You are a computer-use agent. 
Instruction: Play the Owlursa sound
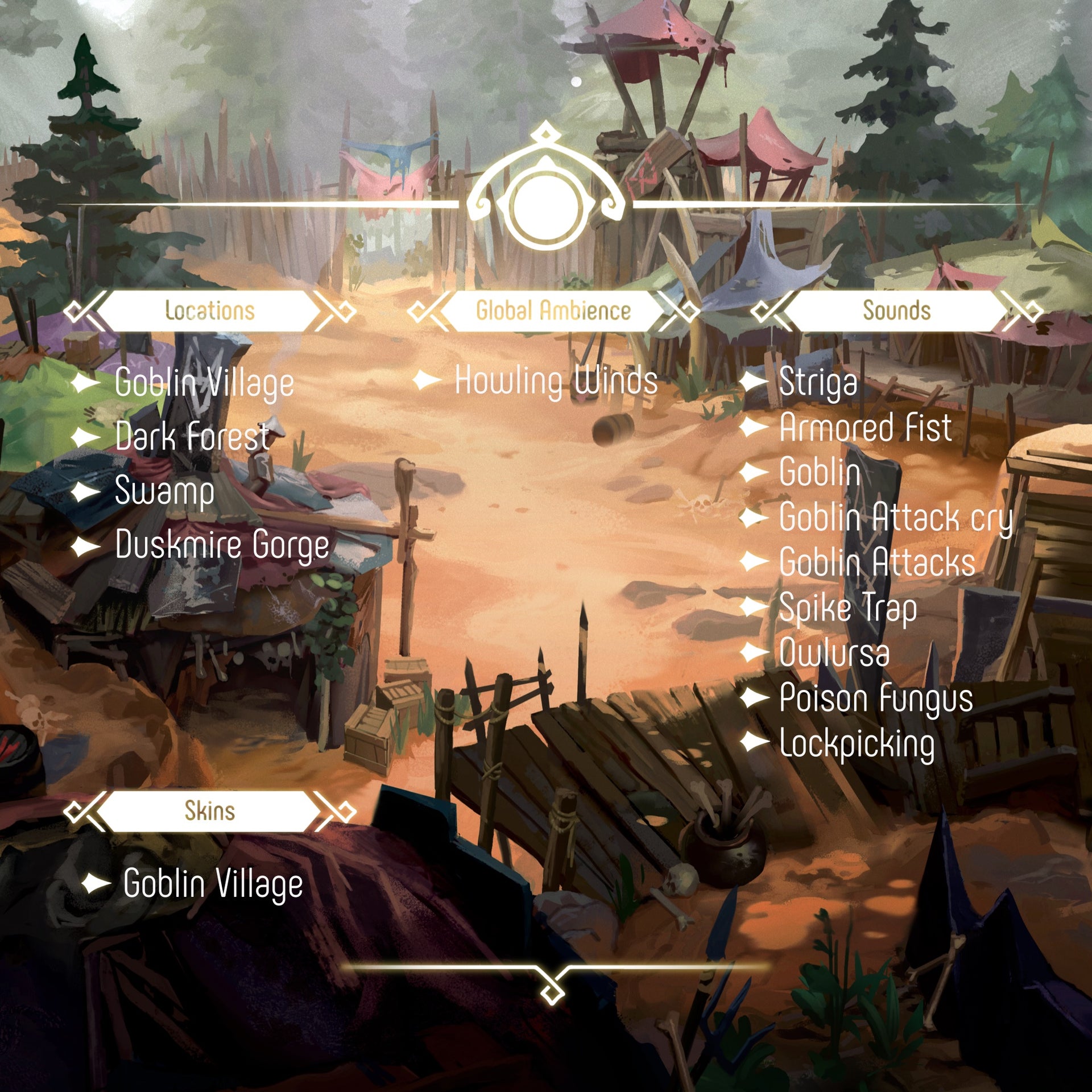pos(834,653)
